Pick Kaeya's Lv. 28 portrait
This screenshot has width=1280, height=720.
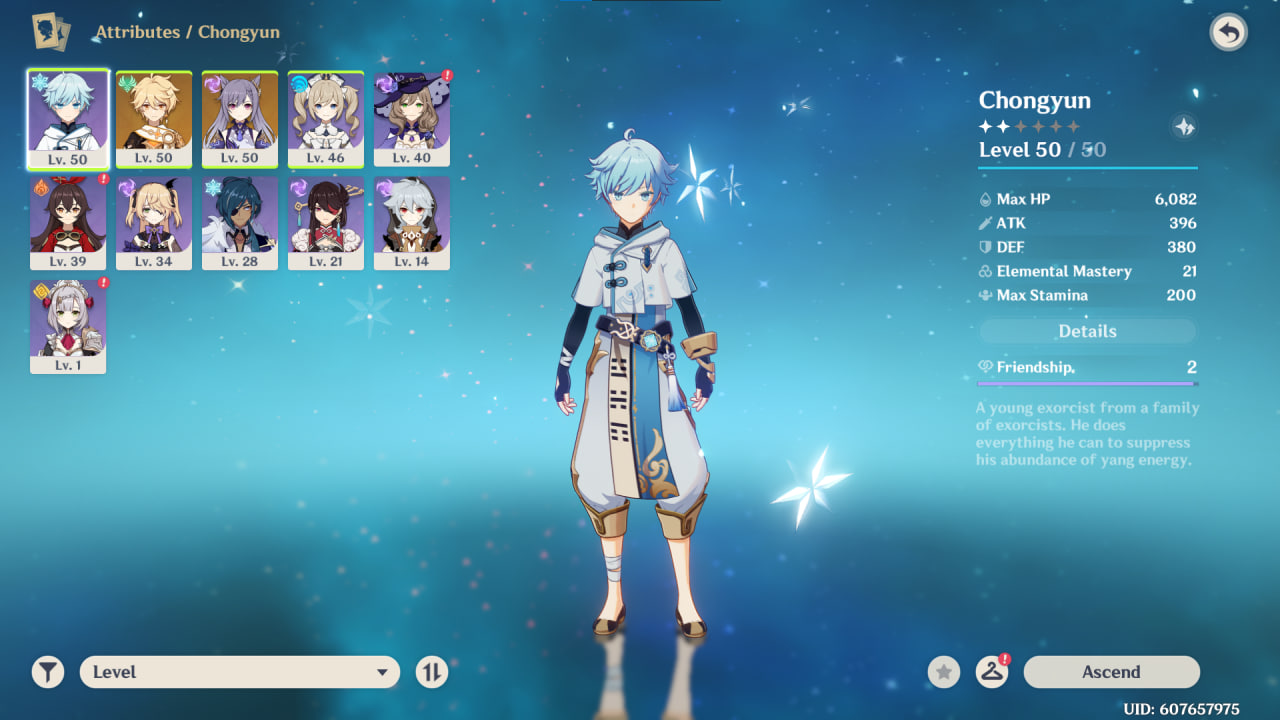240,222
